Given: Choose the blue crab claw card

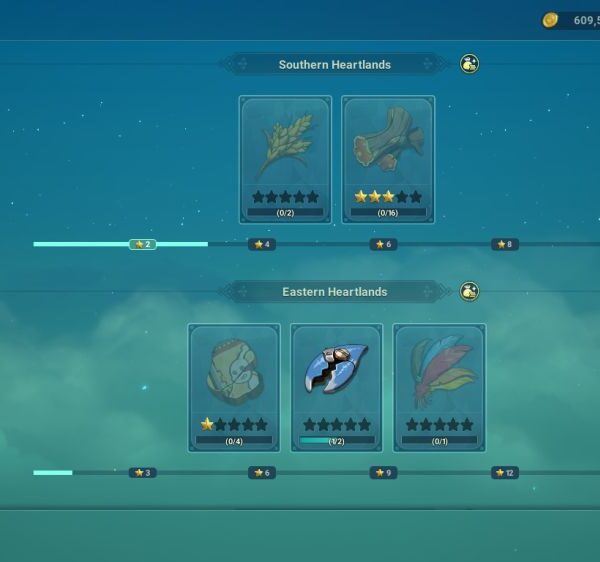Looking at the screenshot, I should (x=336, y=386).
